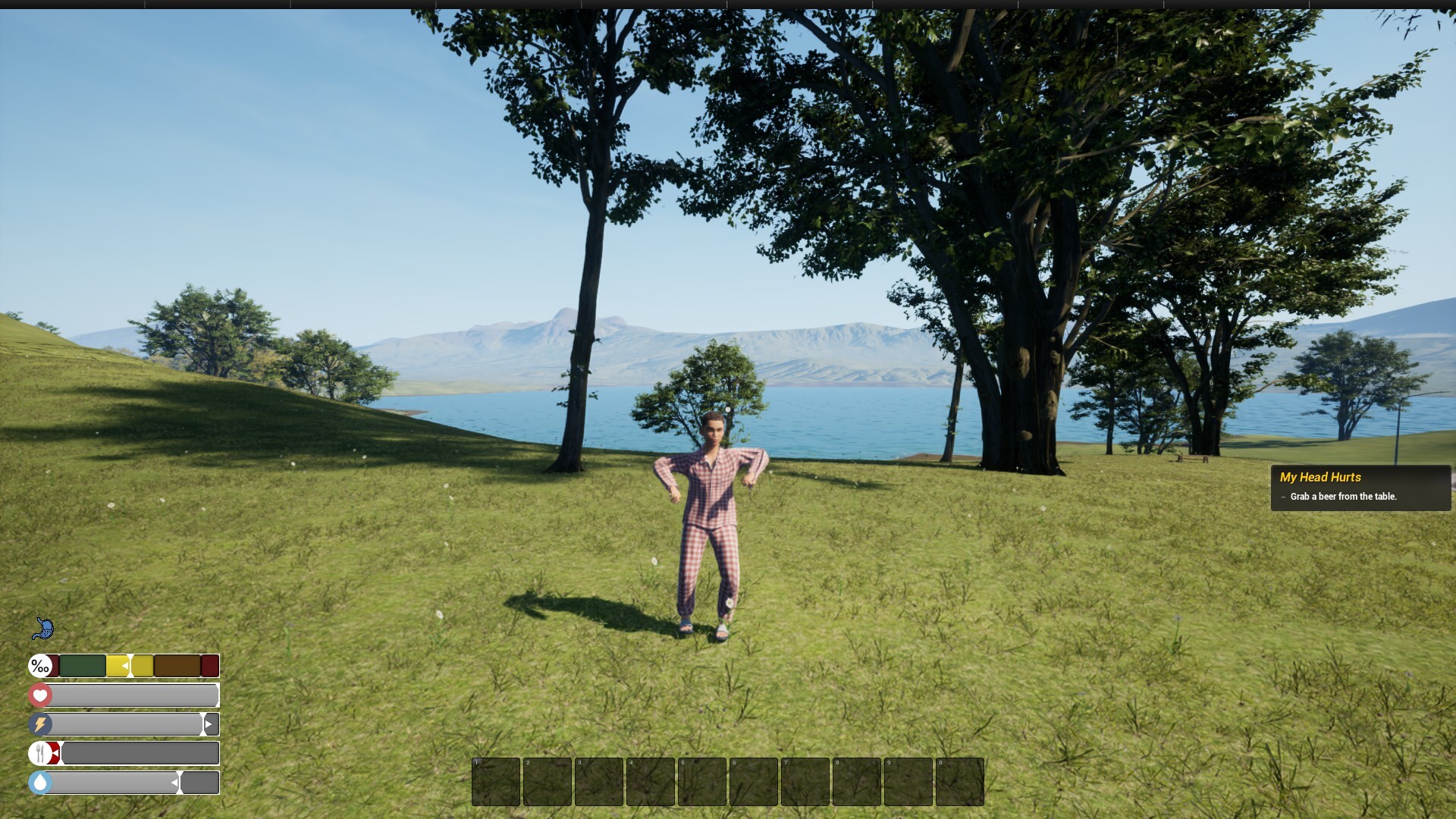Viewport: 1456px width, 819px height.
Task: Click the white arrow on the stamina bar
Action: (x=208, y=724)
